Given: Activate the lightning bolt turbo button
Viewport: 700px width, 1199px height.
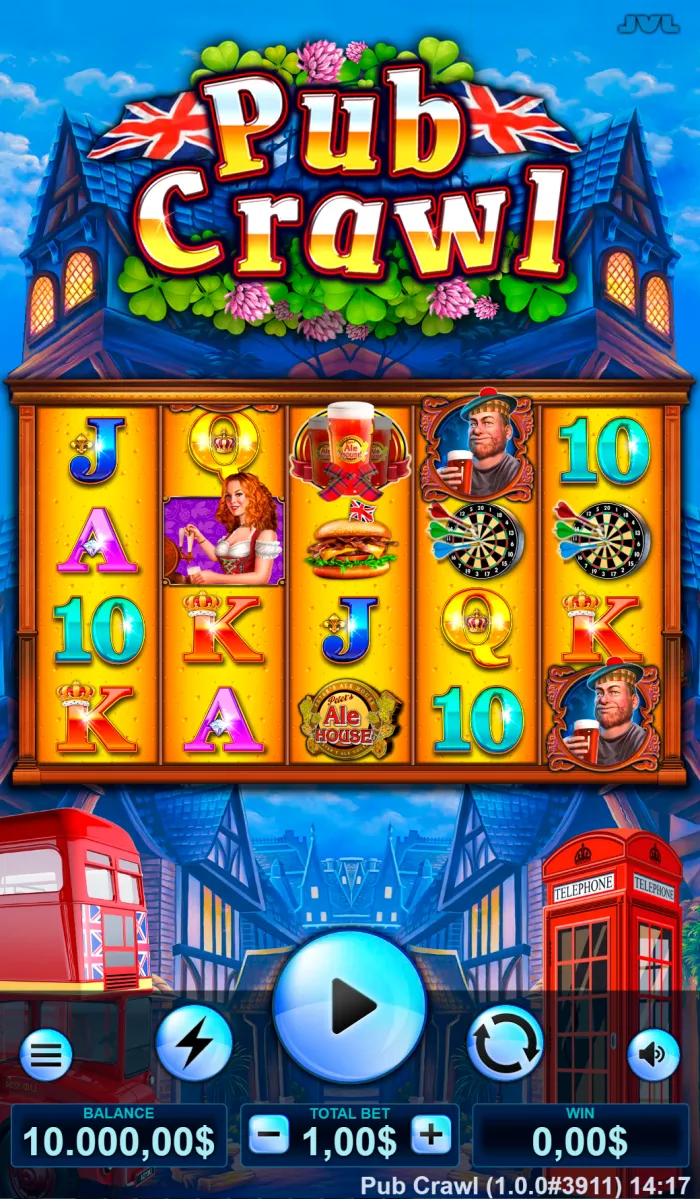Looking at the screenshot, I should click(x=194, y=1043).
